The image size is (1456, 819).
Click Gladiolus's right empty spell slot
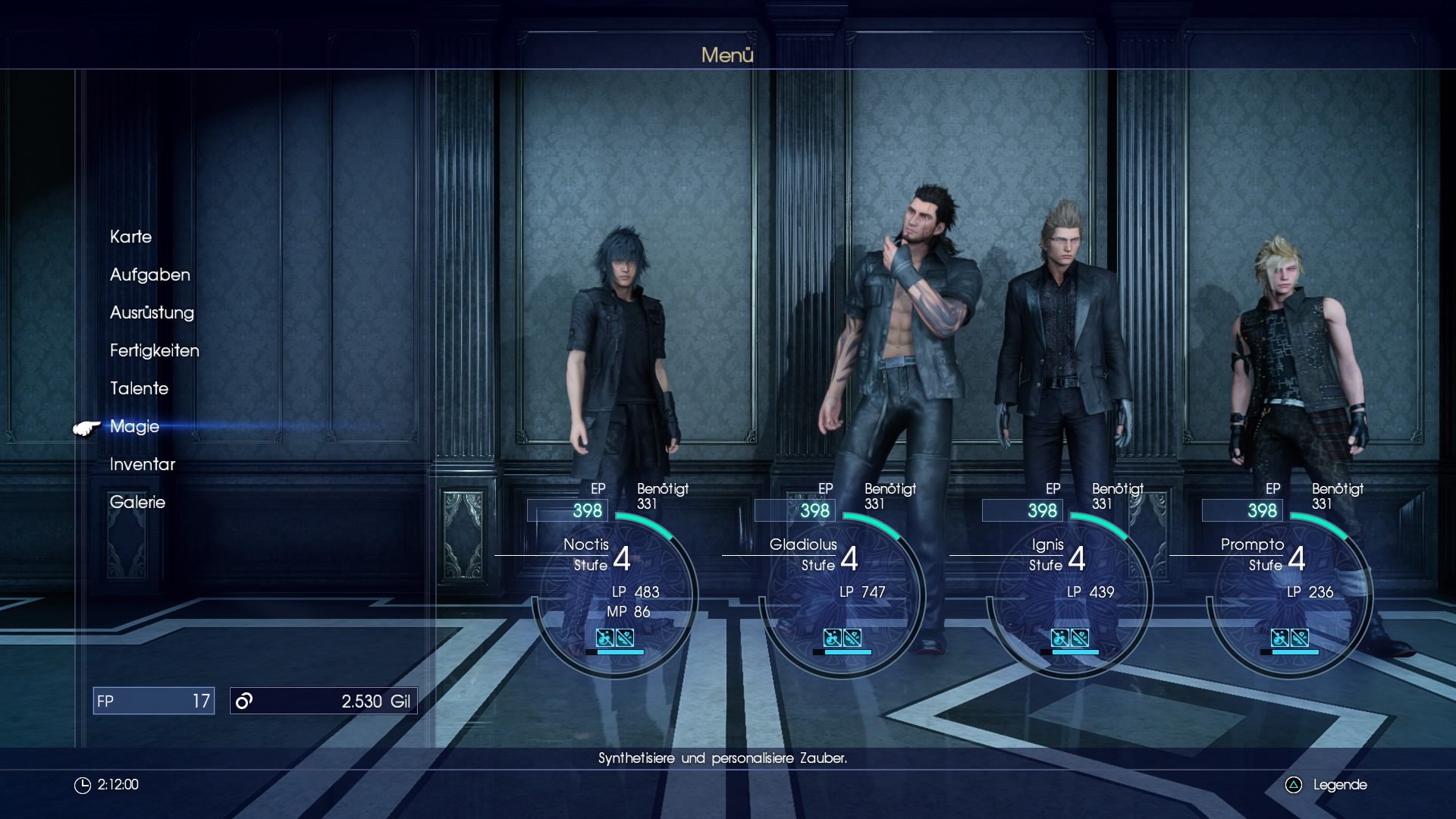point(854,638)
